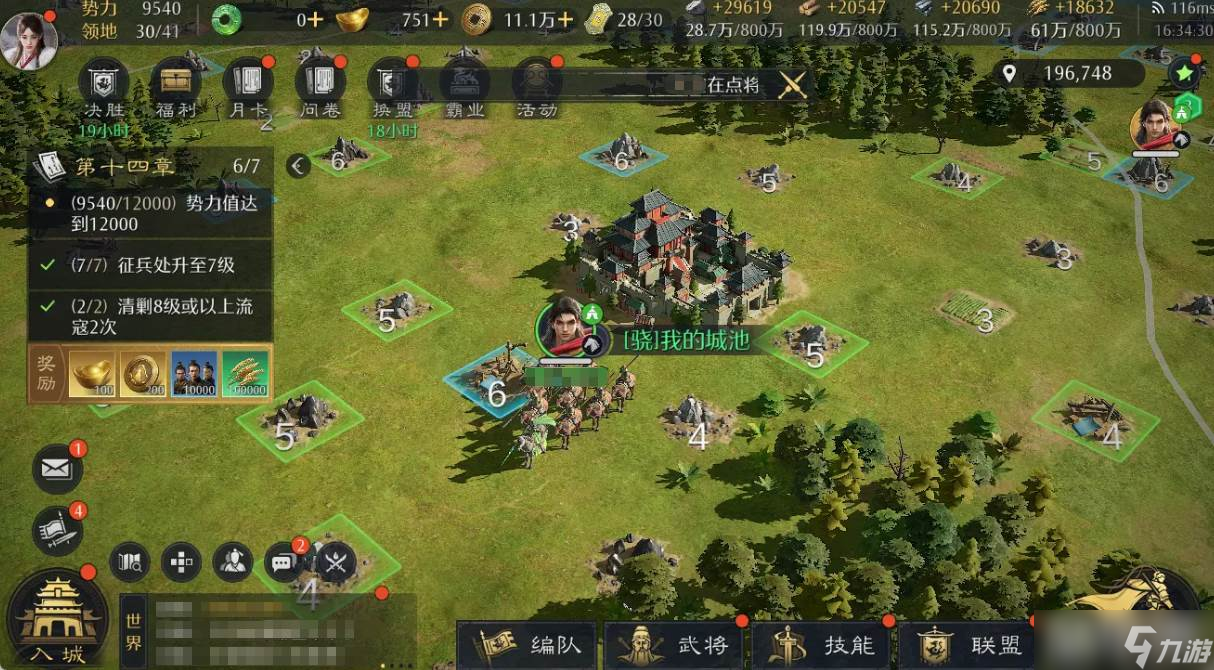Click the 196,748 coordinate locator

pyautogui.click(x=1066, y=73)
